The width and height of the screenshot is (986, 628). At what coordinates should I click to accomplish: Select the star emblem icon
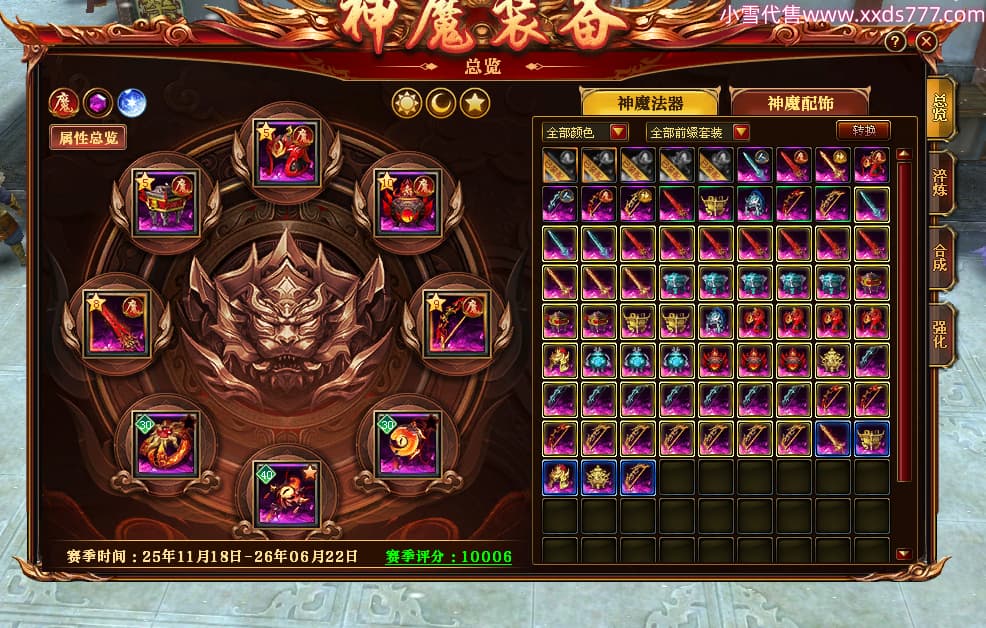pyautogui.click(x=475, y=102)
